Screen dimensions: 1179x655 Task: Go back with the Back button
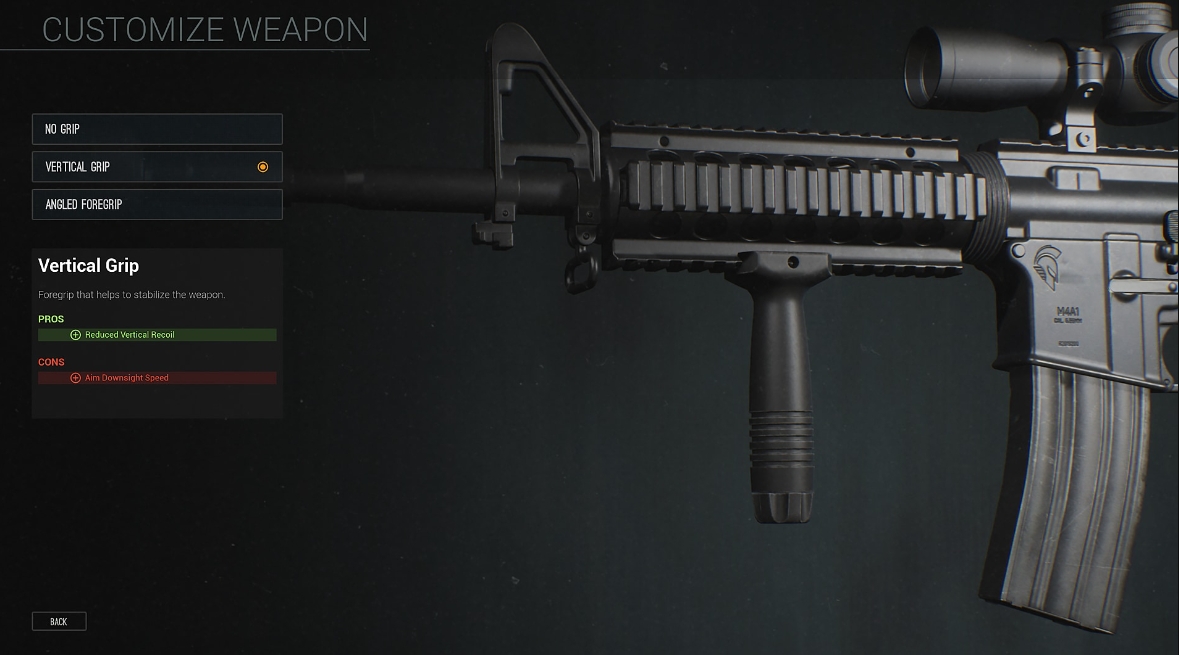59,622
